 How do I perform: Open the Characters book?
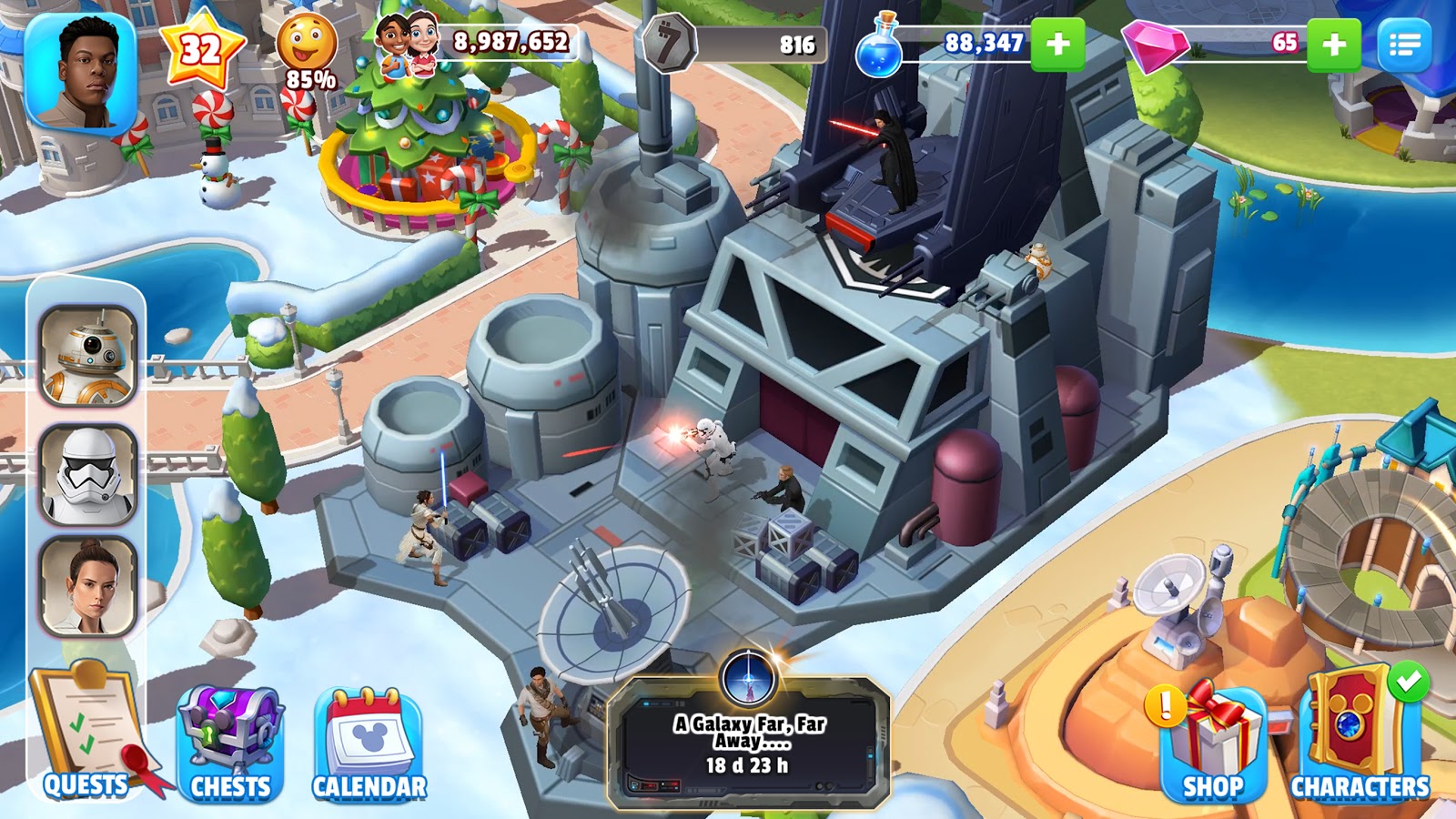coord(1360,739)
